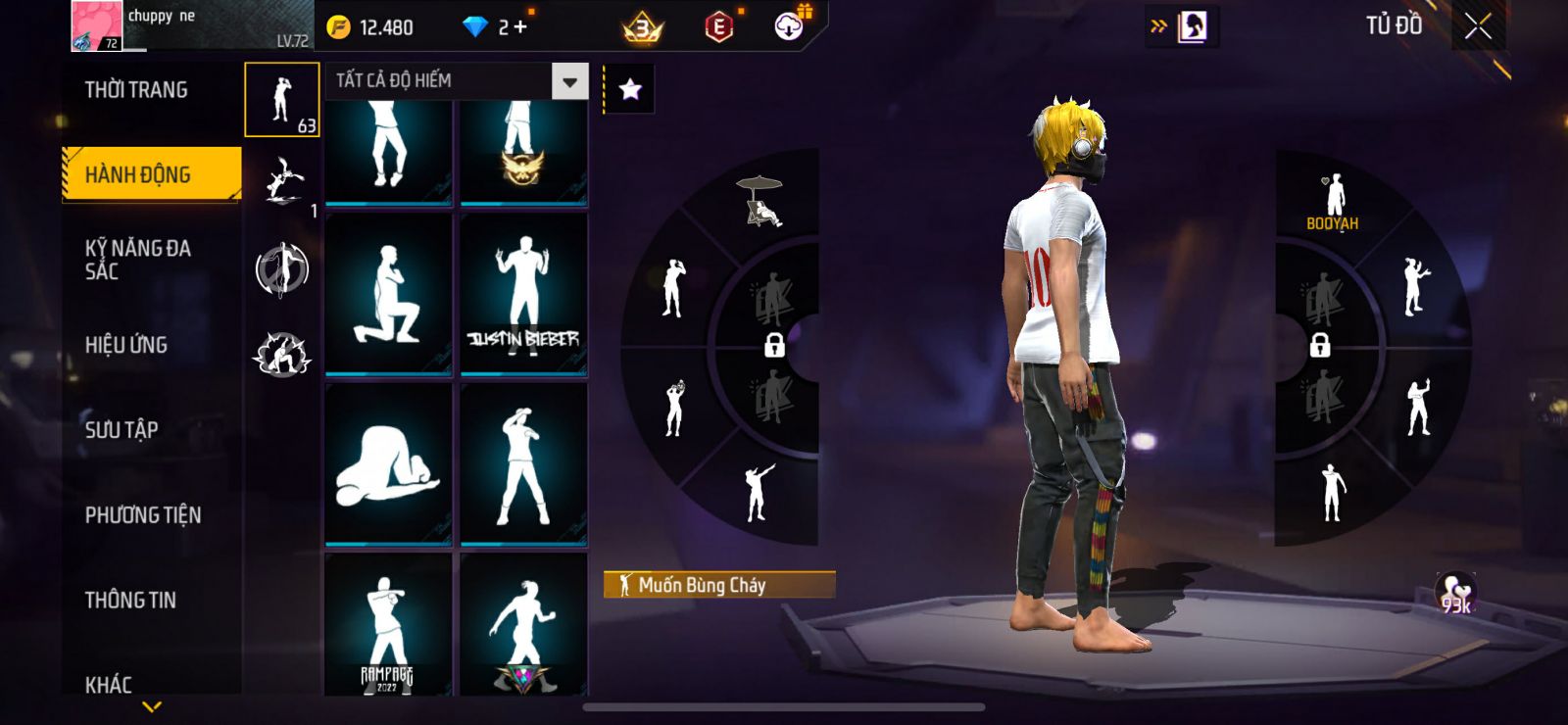
Task: Select the Booyah emote wheel slot
Action: click(1333, 203)
